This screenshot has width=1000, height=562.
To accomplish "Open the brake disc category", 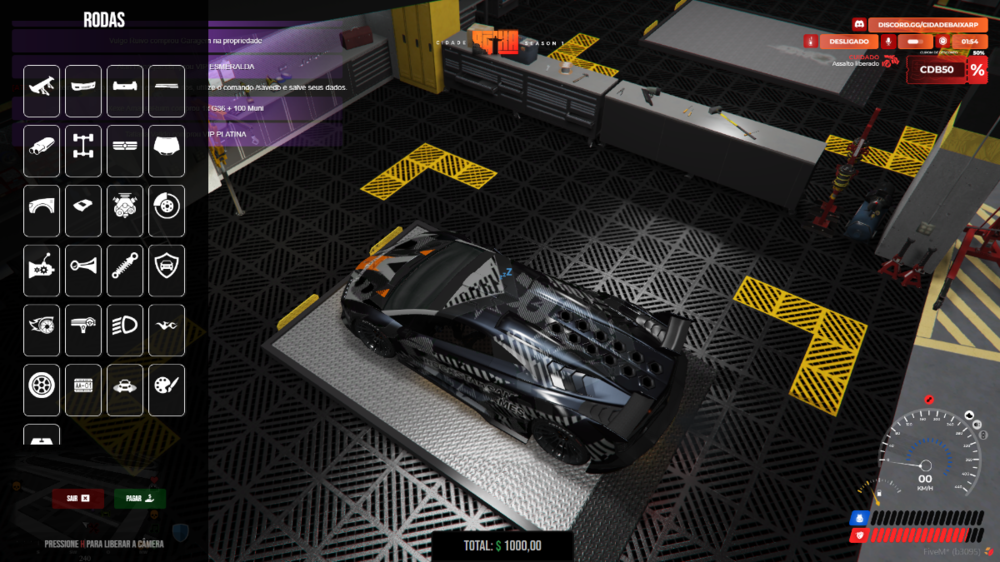I will tap(167, 211).
